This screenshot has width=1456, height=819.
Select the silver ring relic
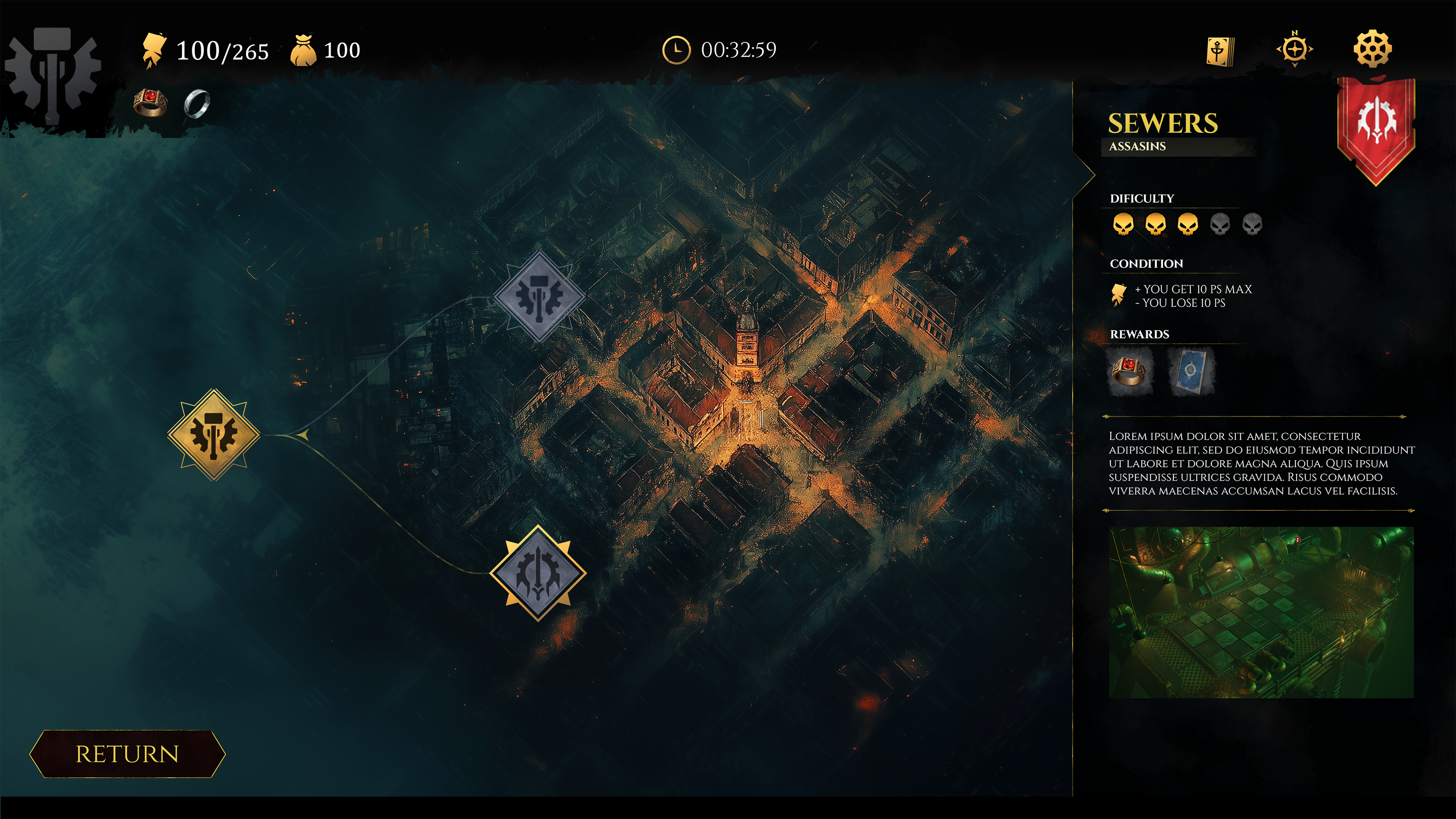click(x=197, y=103)
